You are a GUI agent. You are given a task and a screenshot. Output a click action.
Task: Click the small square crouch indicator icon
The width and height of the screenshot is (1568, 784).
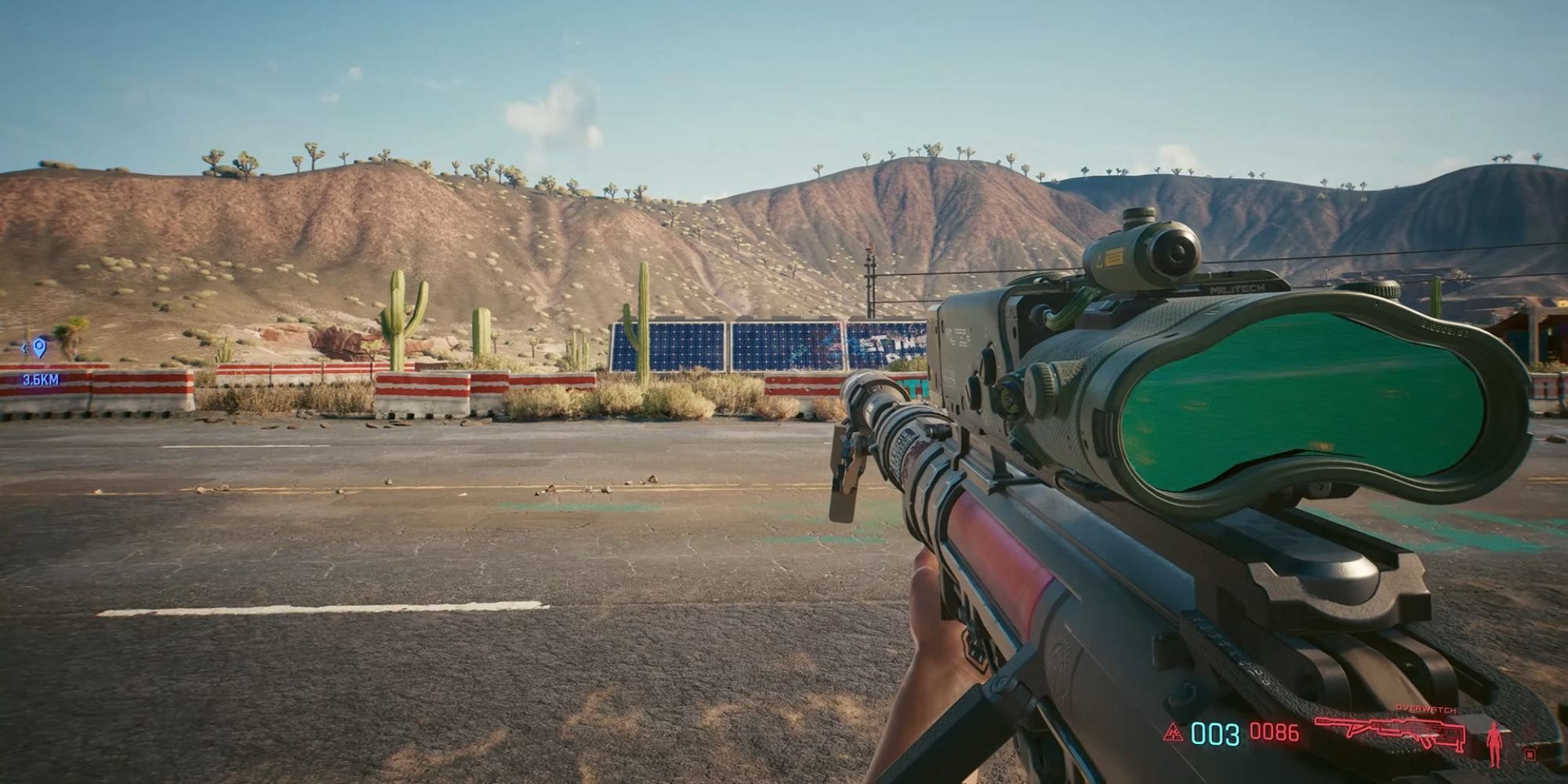click(1529, 756)
